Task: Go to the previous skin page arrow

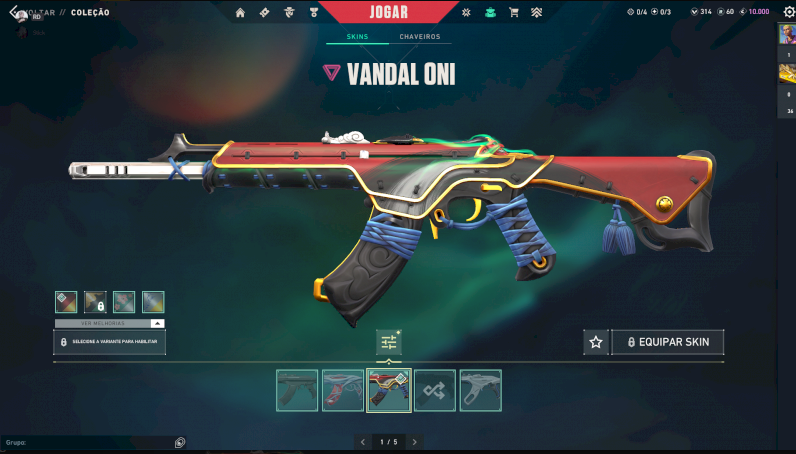Action: [363, 441]
